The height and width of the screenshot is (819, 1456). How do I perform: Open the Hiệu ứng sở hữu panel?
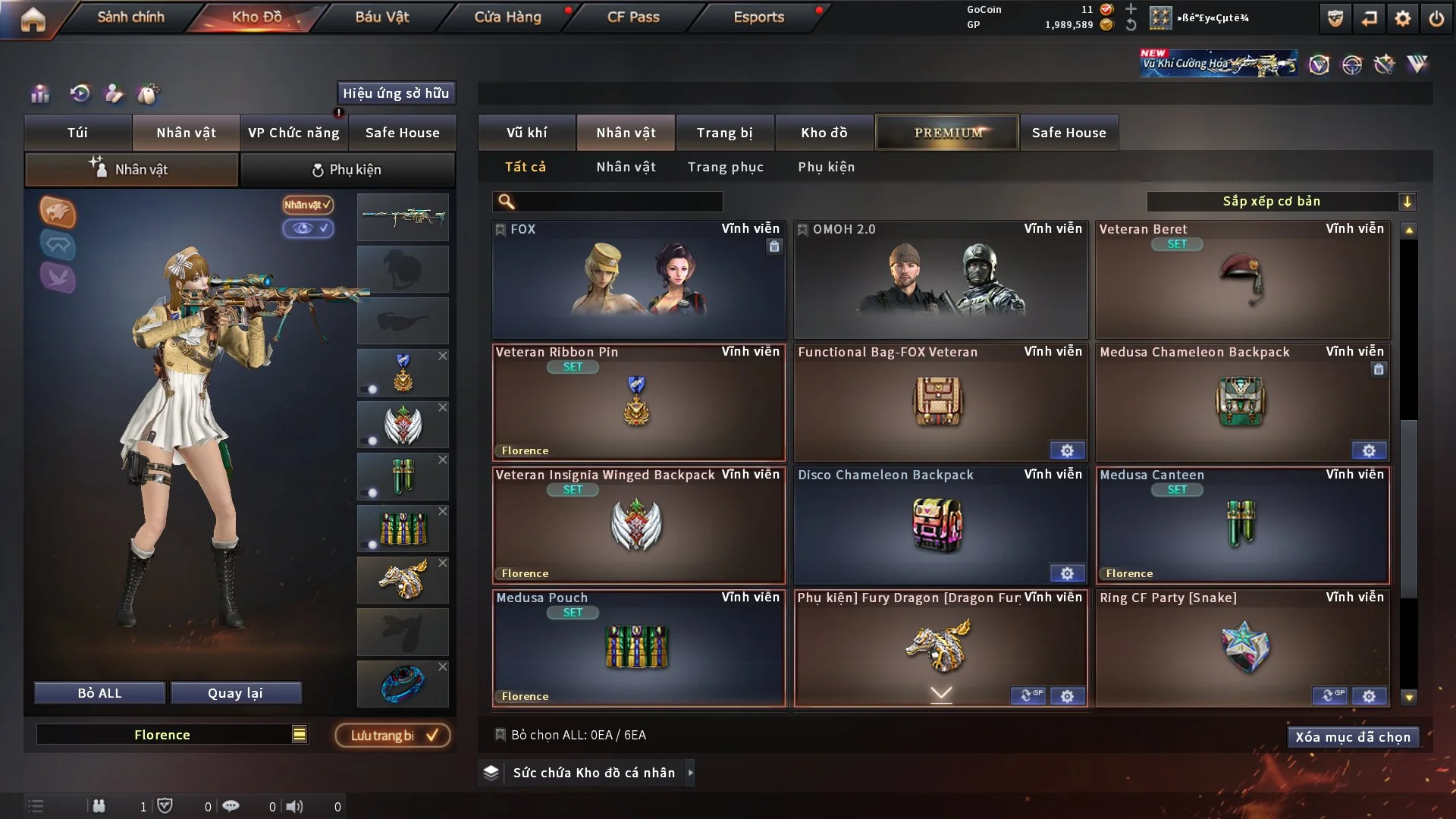point(395,93)
